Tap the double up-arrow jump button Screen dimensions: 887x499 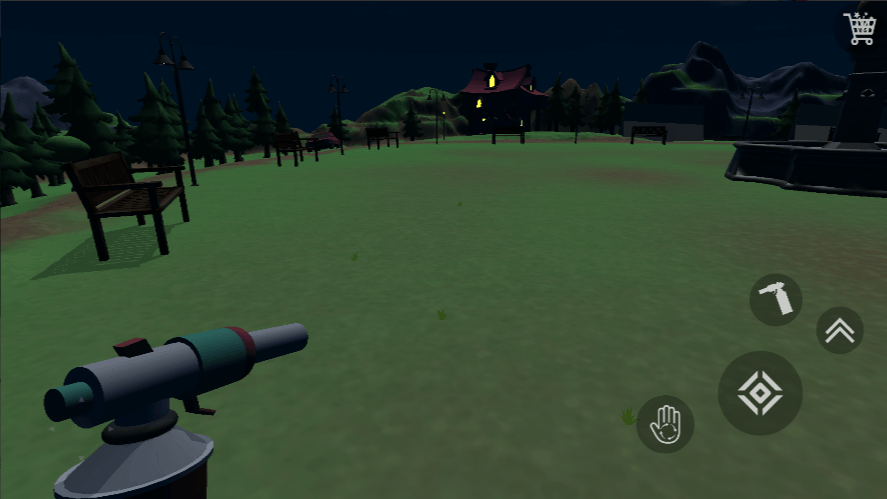(x=840, y=330)
